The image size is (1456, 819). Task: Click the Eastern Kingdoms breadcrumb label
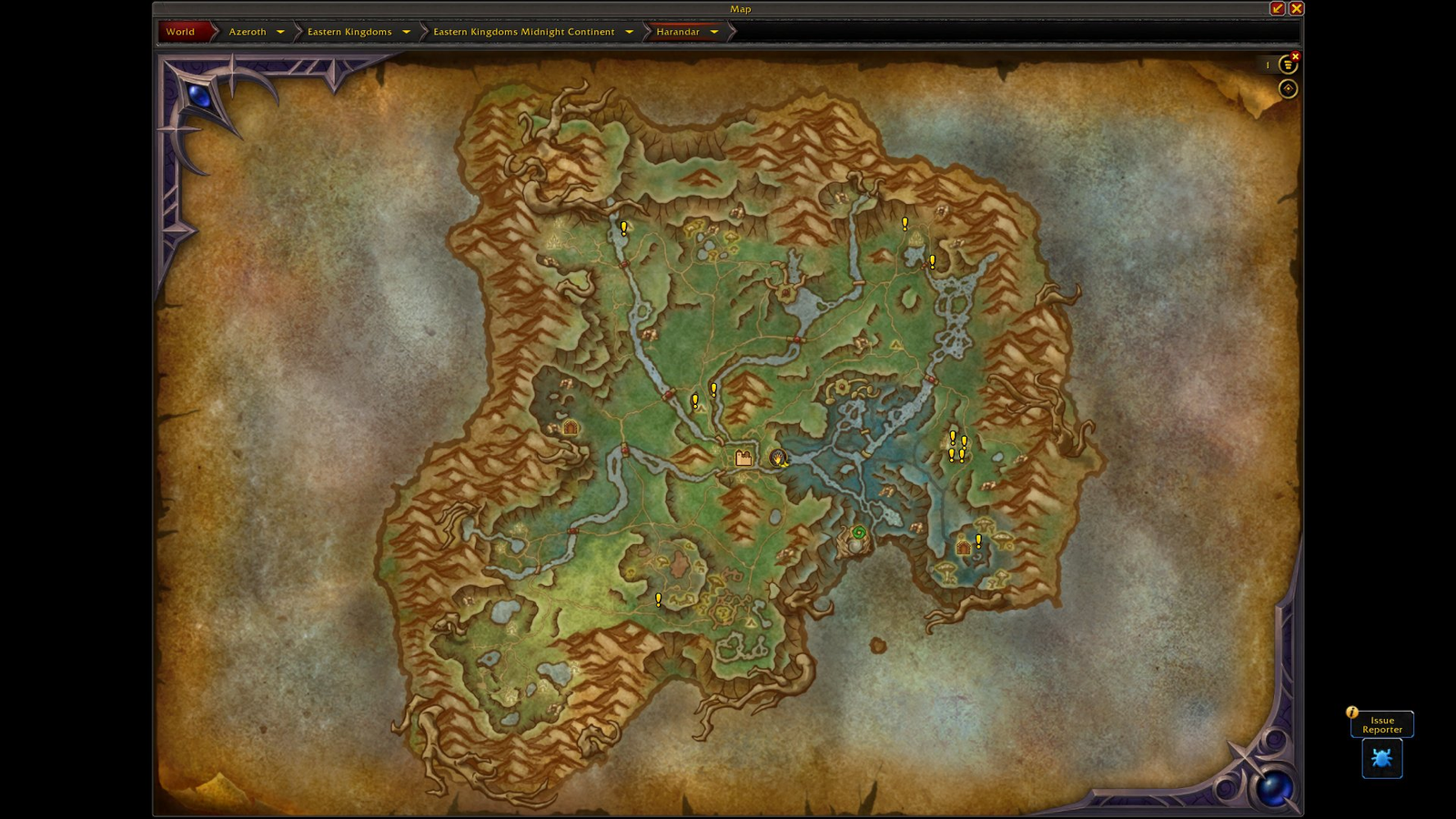point(350,31)
